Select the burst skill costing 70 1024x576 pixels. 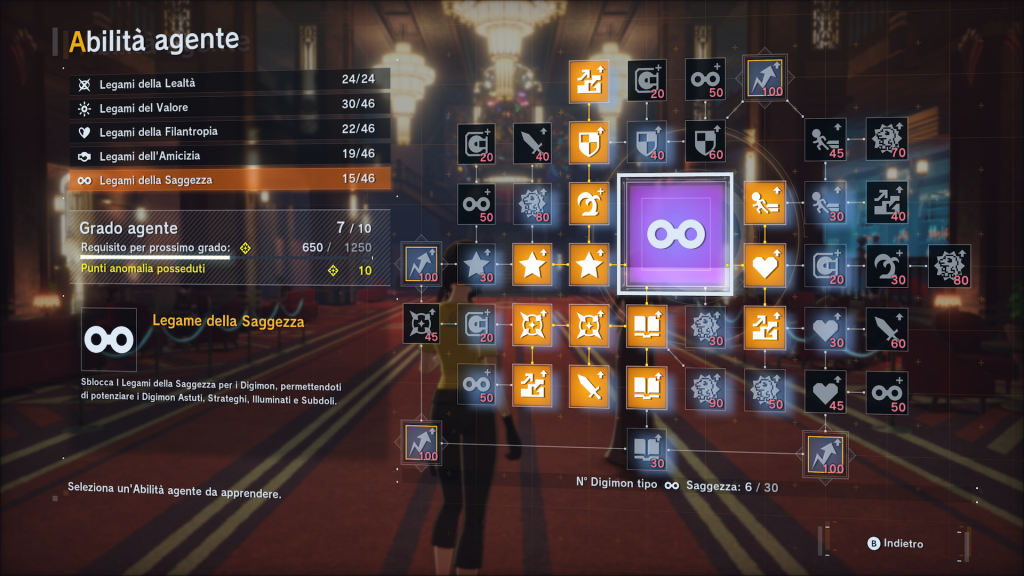[887, 141]
